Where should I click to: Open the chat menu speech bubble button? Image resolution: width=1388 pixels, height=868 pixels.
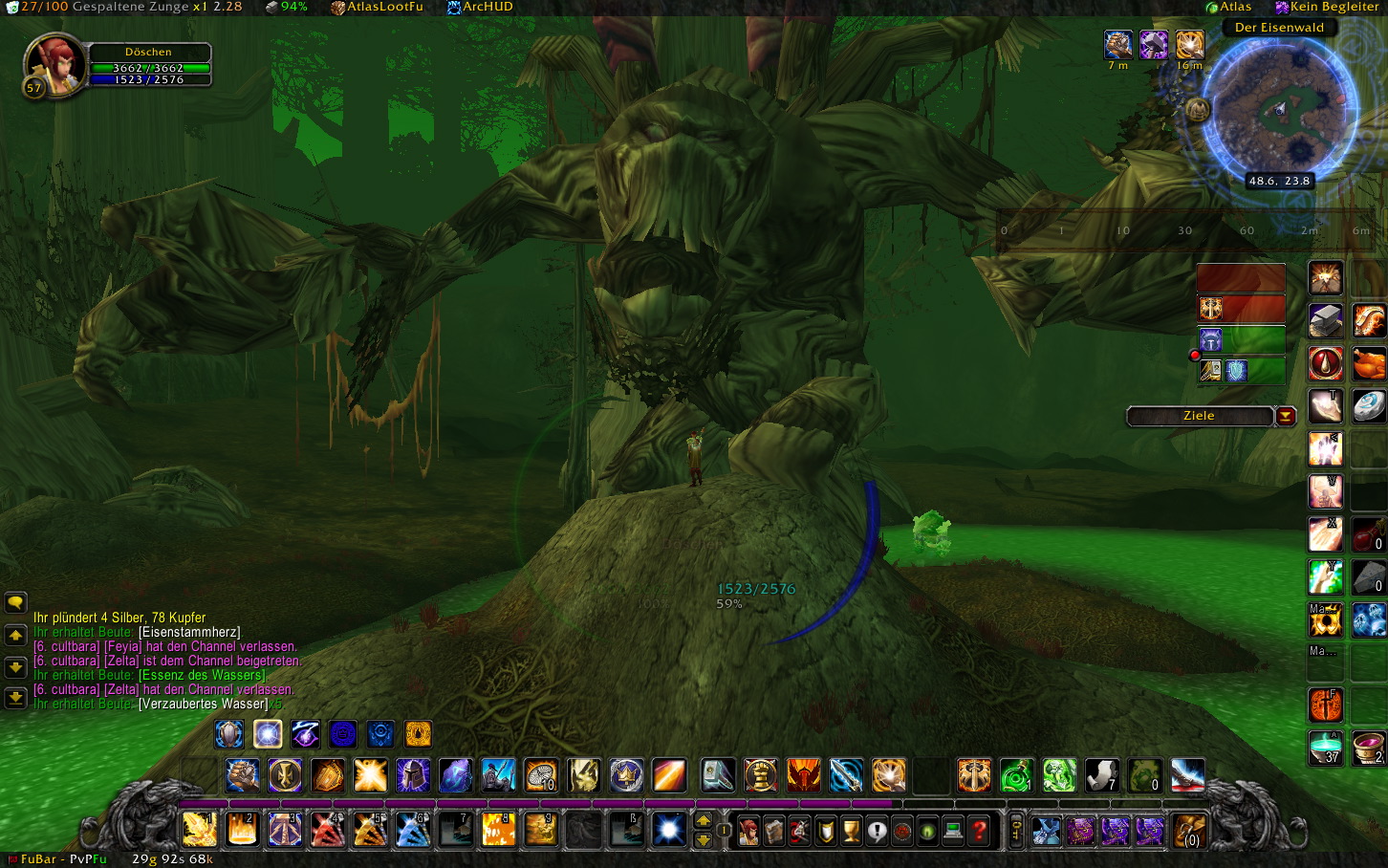point(15,602)
